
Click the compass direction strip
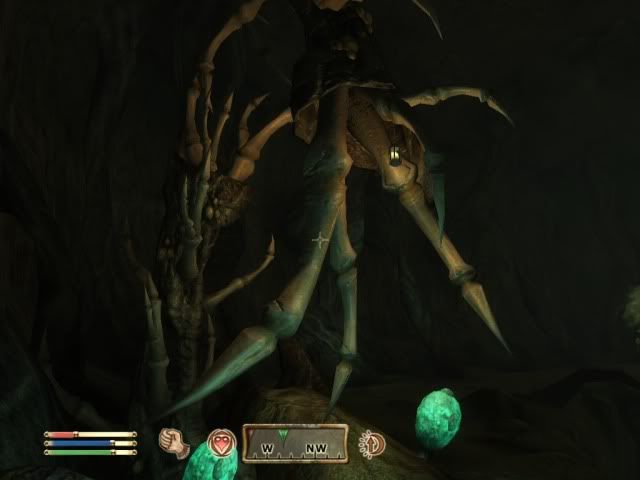tap(295, 444)
